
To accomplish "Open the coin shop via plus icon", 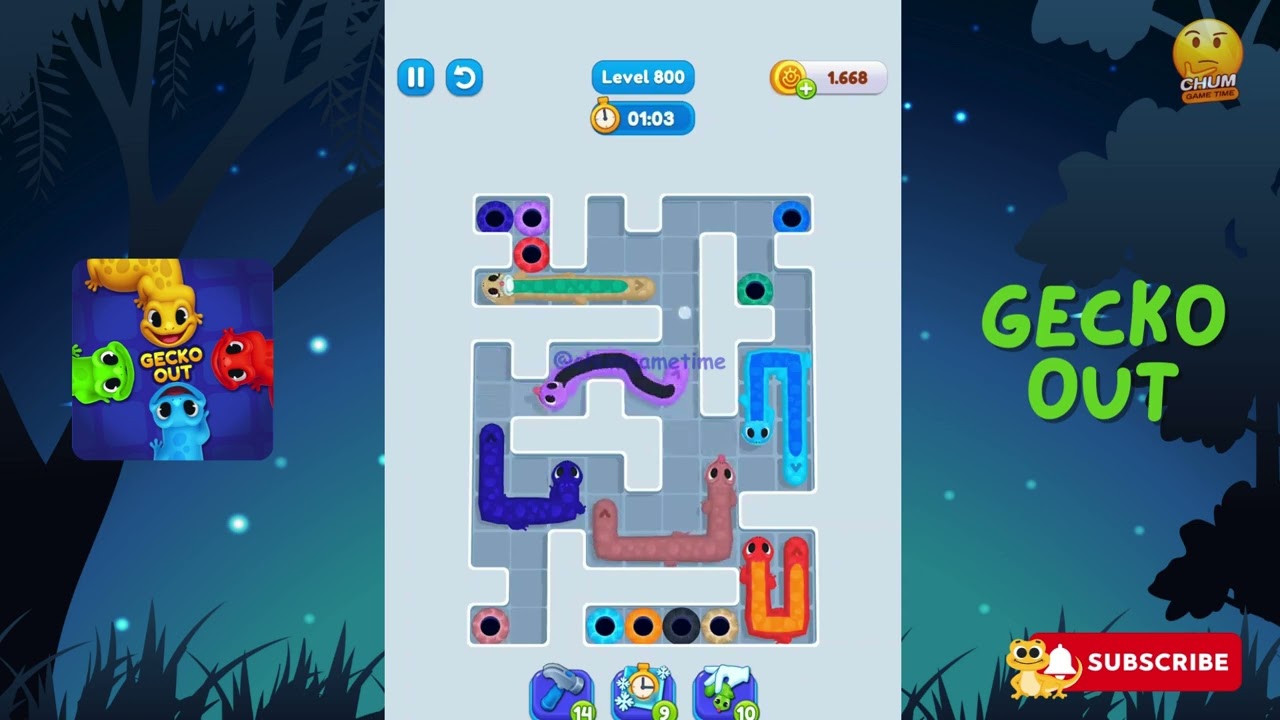I will pos(806,88).
